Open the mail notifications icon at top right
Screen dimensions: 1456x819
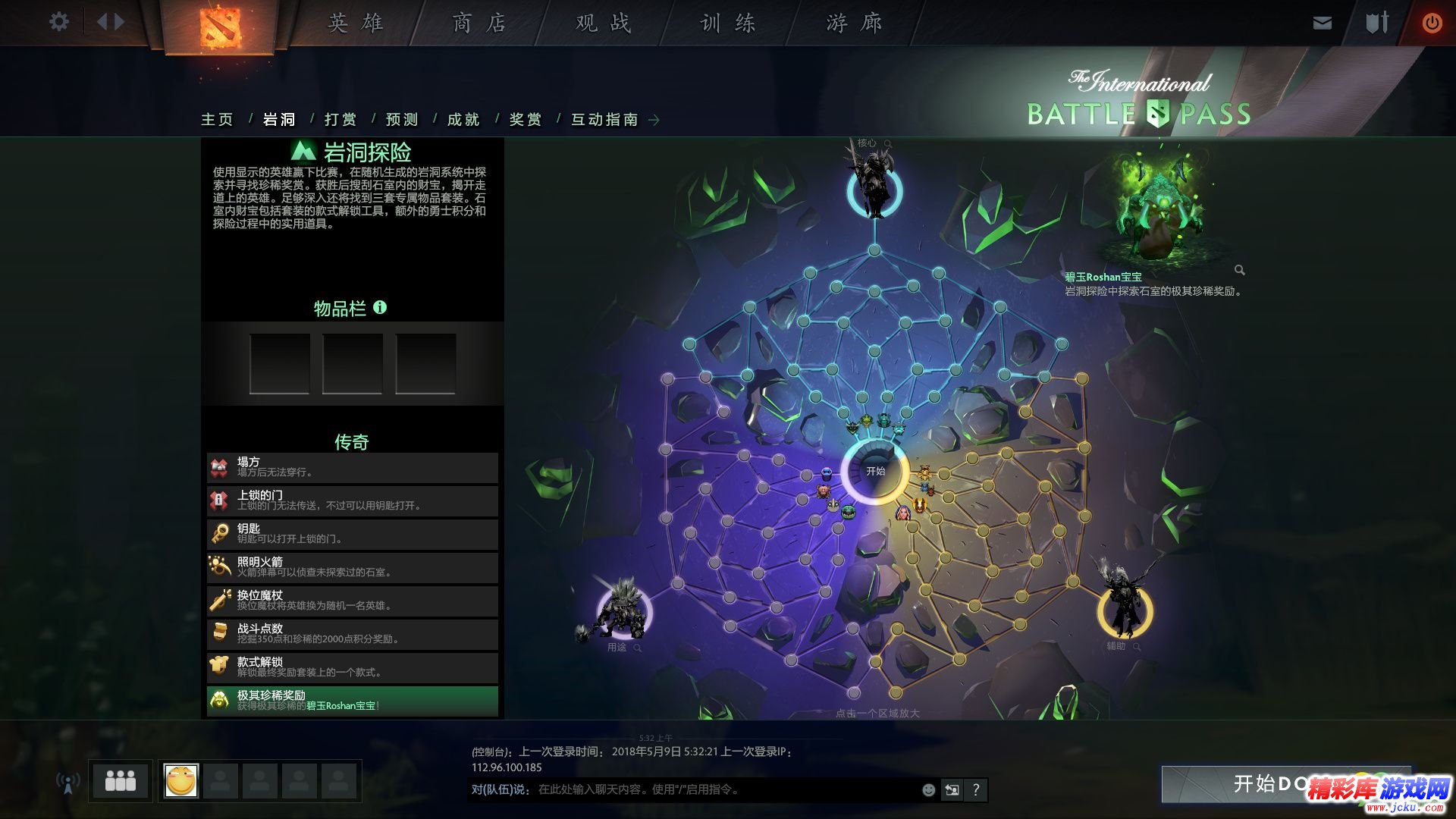(1322, 23)
